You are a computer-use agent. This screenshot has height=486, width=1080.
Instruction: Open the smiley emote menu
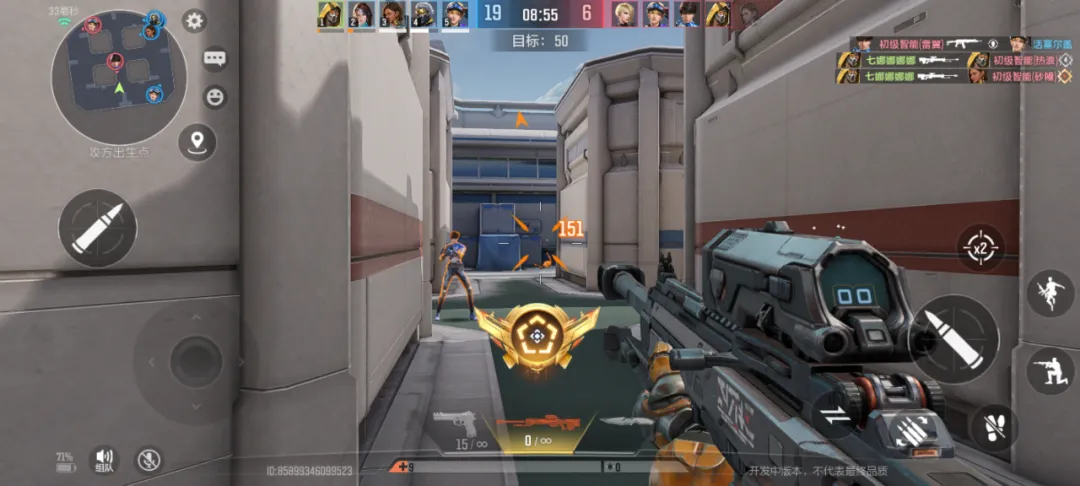coord(215,97)
